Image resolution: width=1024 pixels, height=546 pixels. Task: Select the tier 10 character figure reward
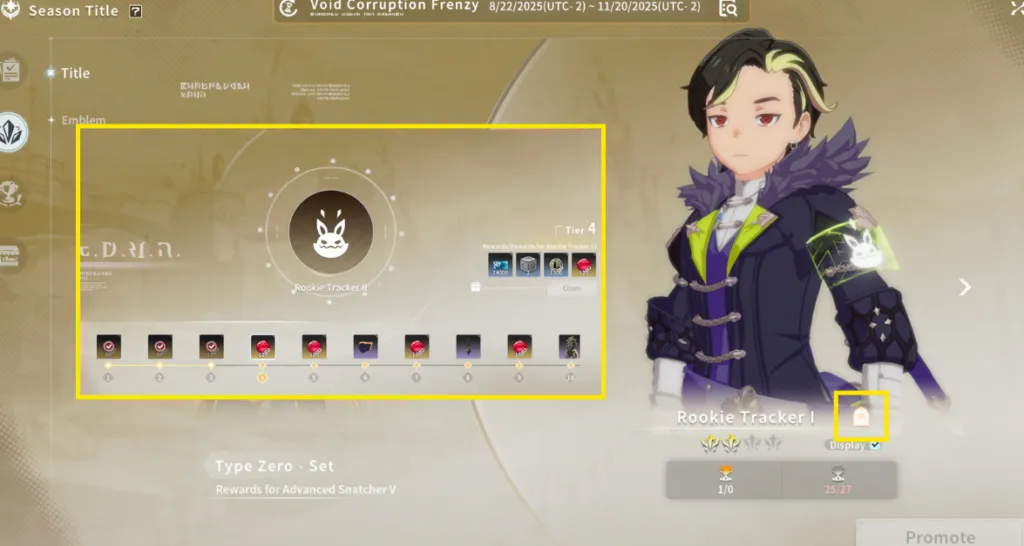[569, 346]
